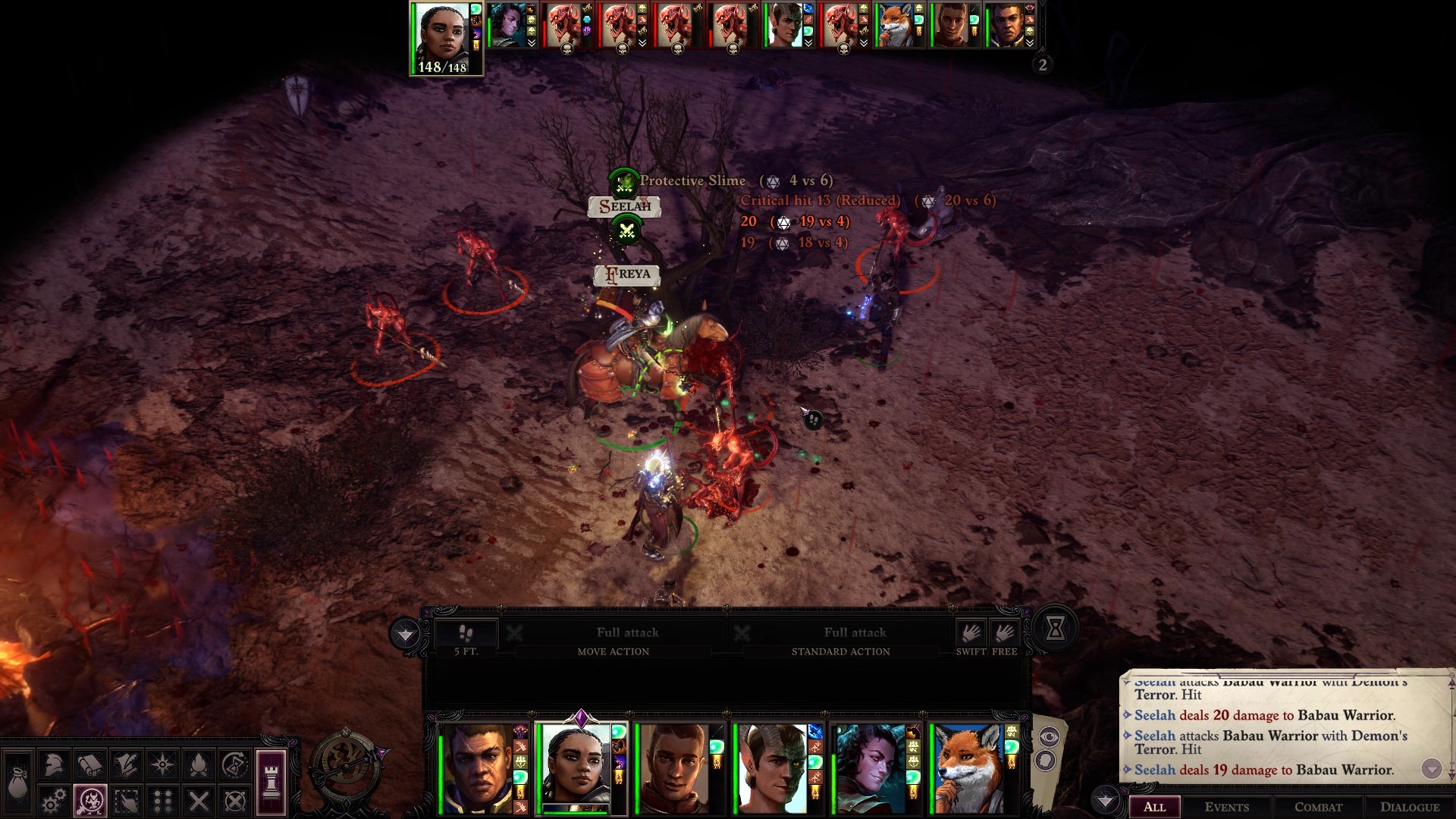Toggle turn-based mode with the hourglass-arrow icon
Viewport: 1456px width, 819px height.
(x=235, y=764)
